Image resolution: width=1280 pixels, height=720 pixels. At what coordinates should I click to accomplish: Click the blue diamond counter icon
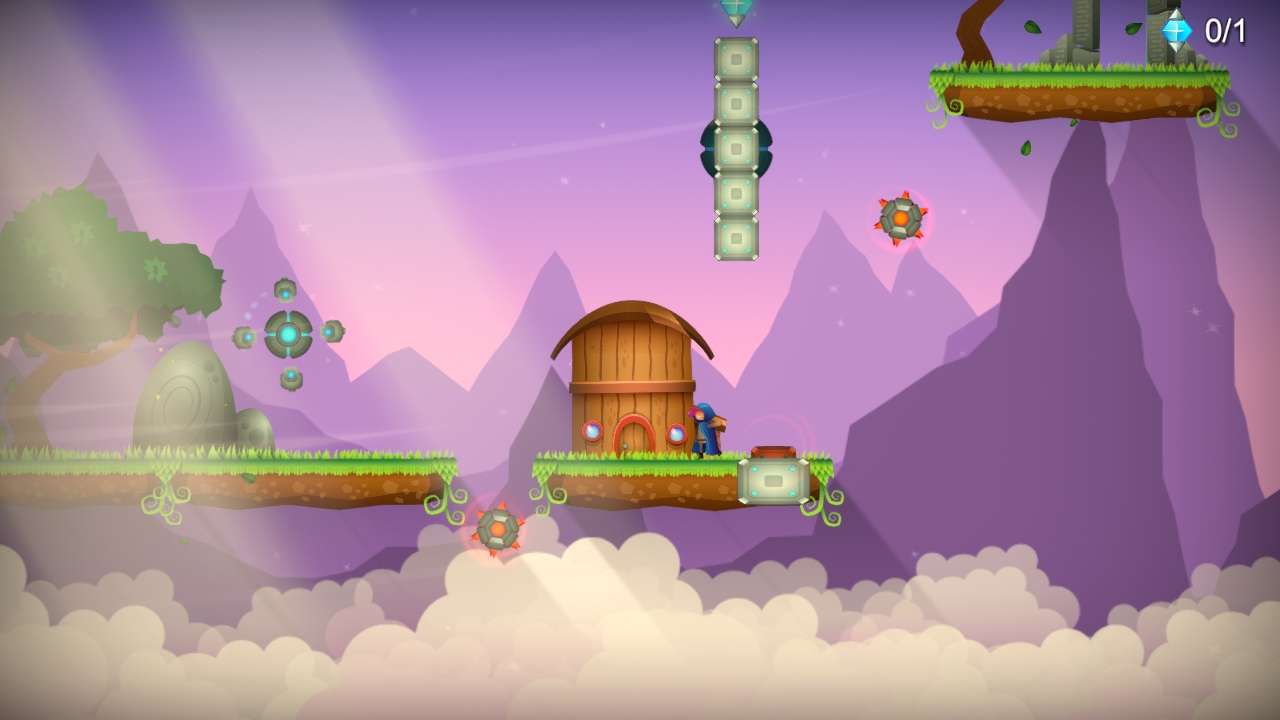(x=1175, y=31)
